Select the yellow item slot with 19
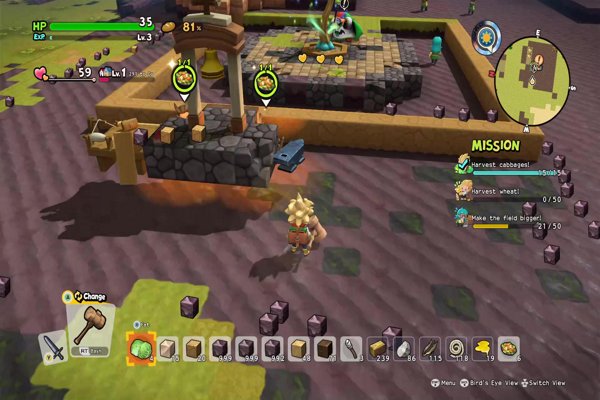This screenshot has height=400, width=600. point(483,348)
